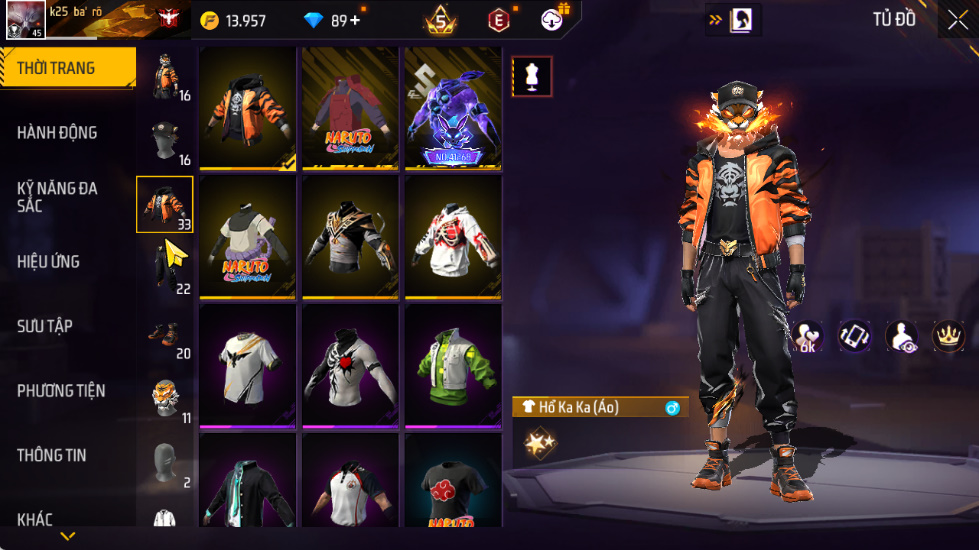Choose the red Naruto Shippuden outfit

[350, 108]
